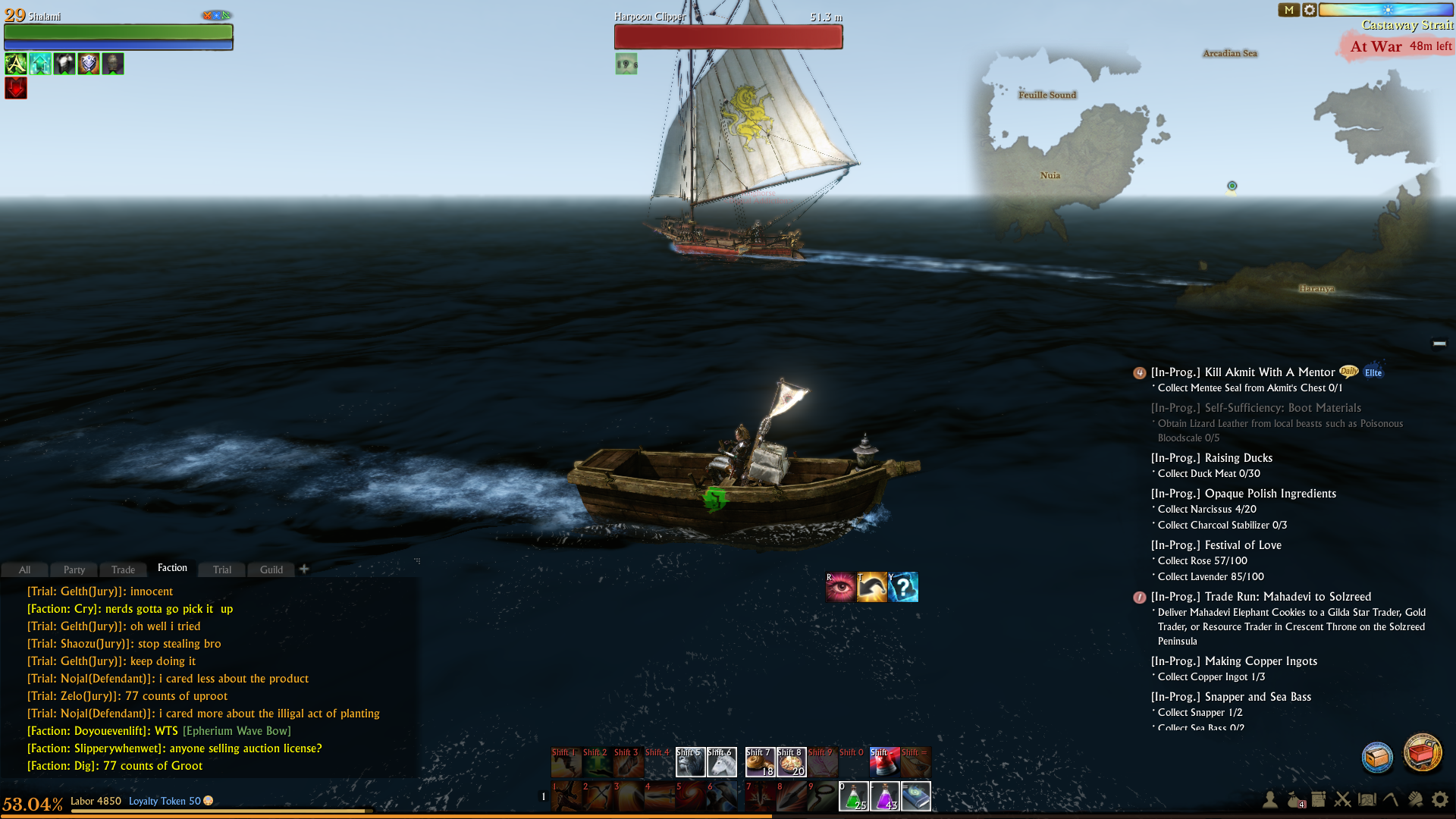Use the green potion hotbar slot
Viewport: 1456px width, 819px height.
853,796
